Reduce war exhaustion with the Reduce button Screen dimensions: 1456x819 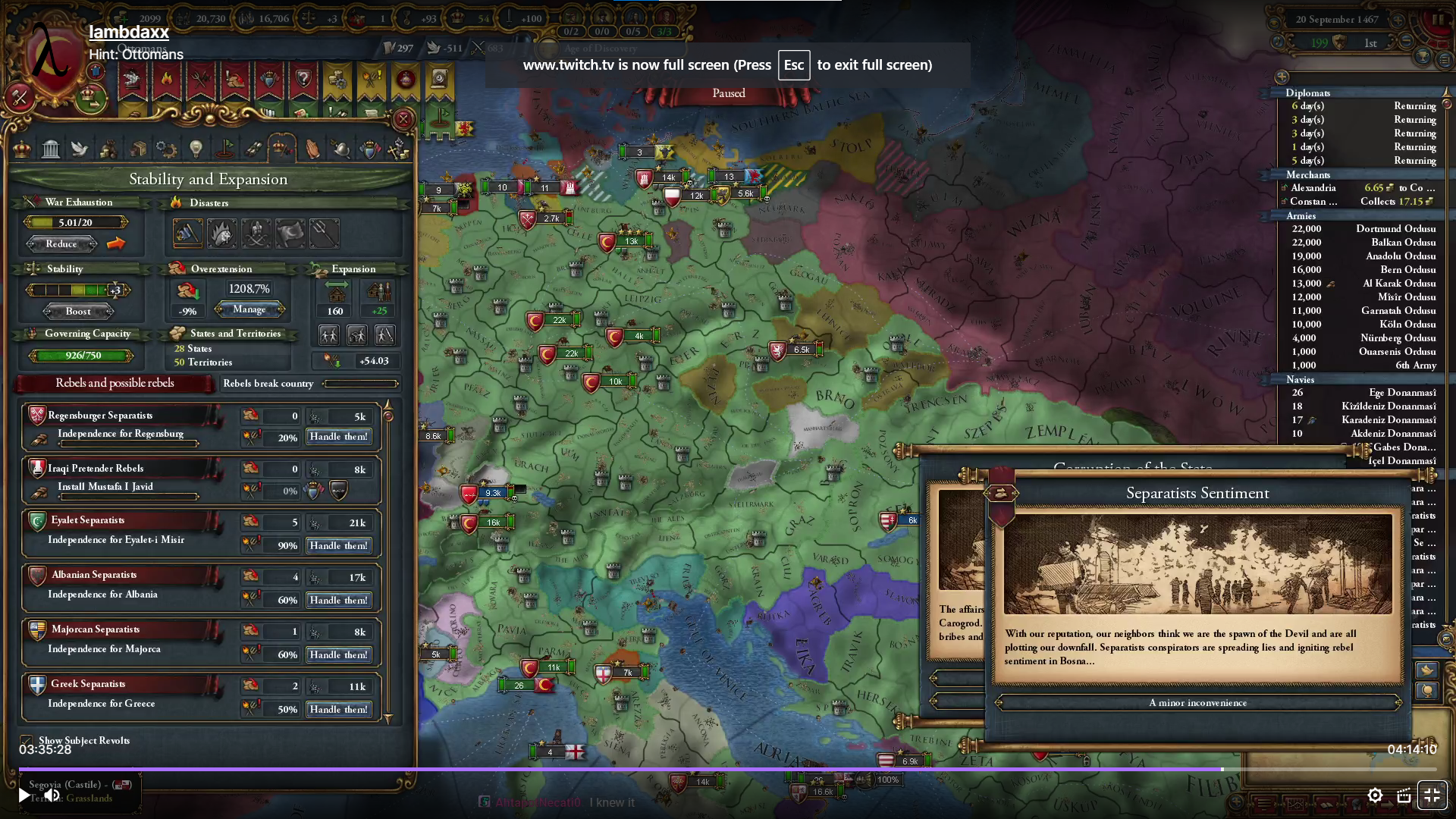pos(61,244)
